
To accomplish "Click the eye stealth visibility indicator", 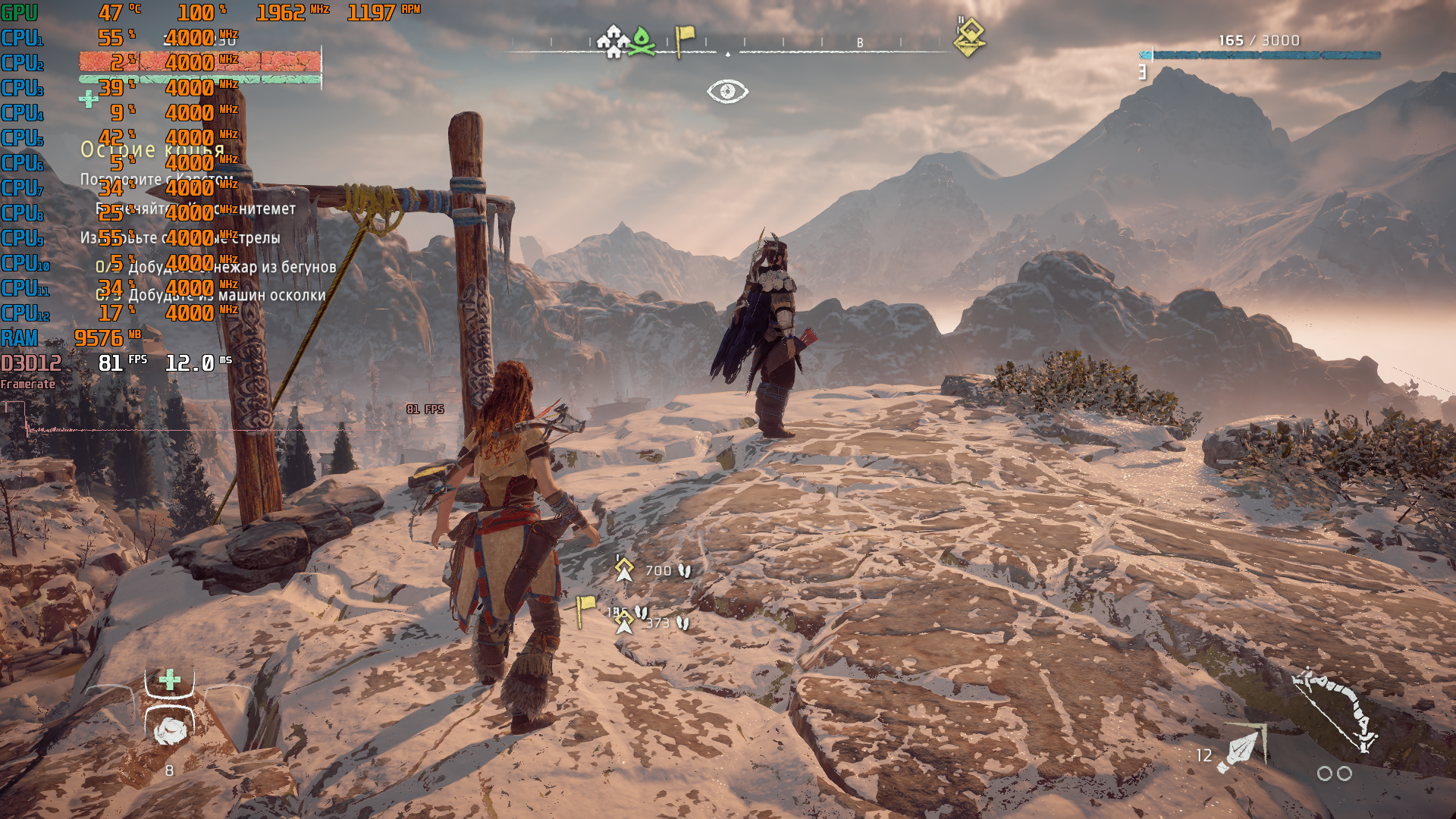I will pyautogui.click(x=727, y=91).
